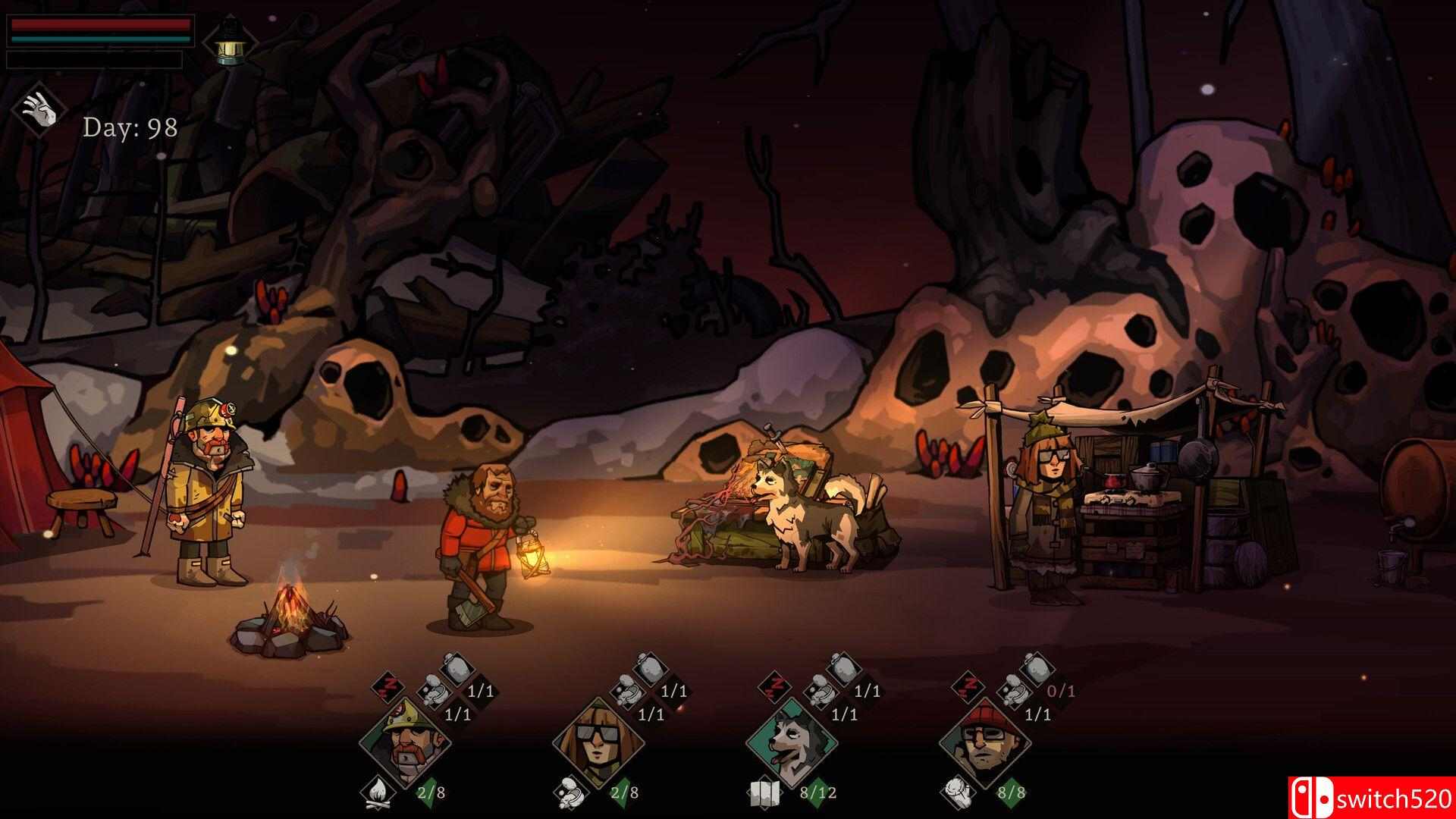Click the campfire task icon under helmeted man
This screenshot has width=1456, height=819.
(377, 792)
